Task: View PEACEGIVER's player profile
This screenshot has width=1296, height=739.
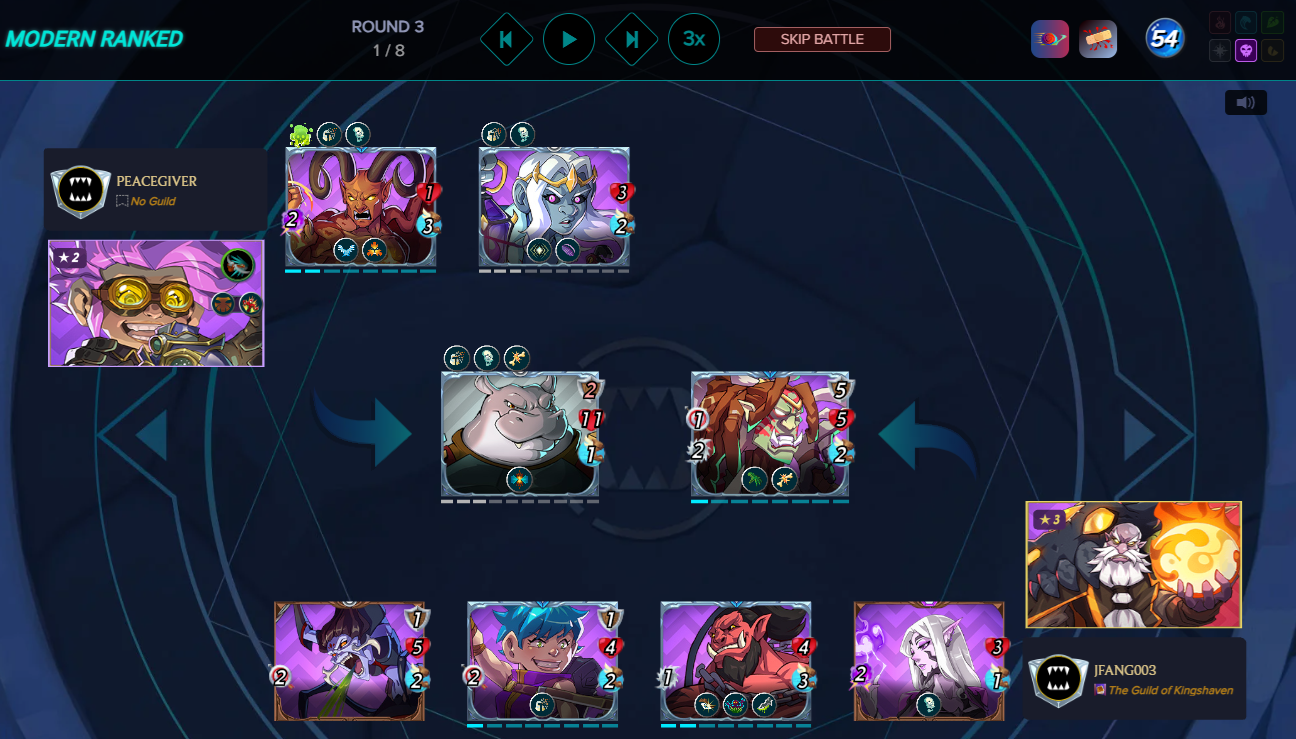Action: point(156,181)
